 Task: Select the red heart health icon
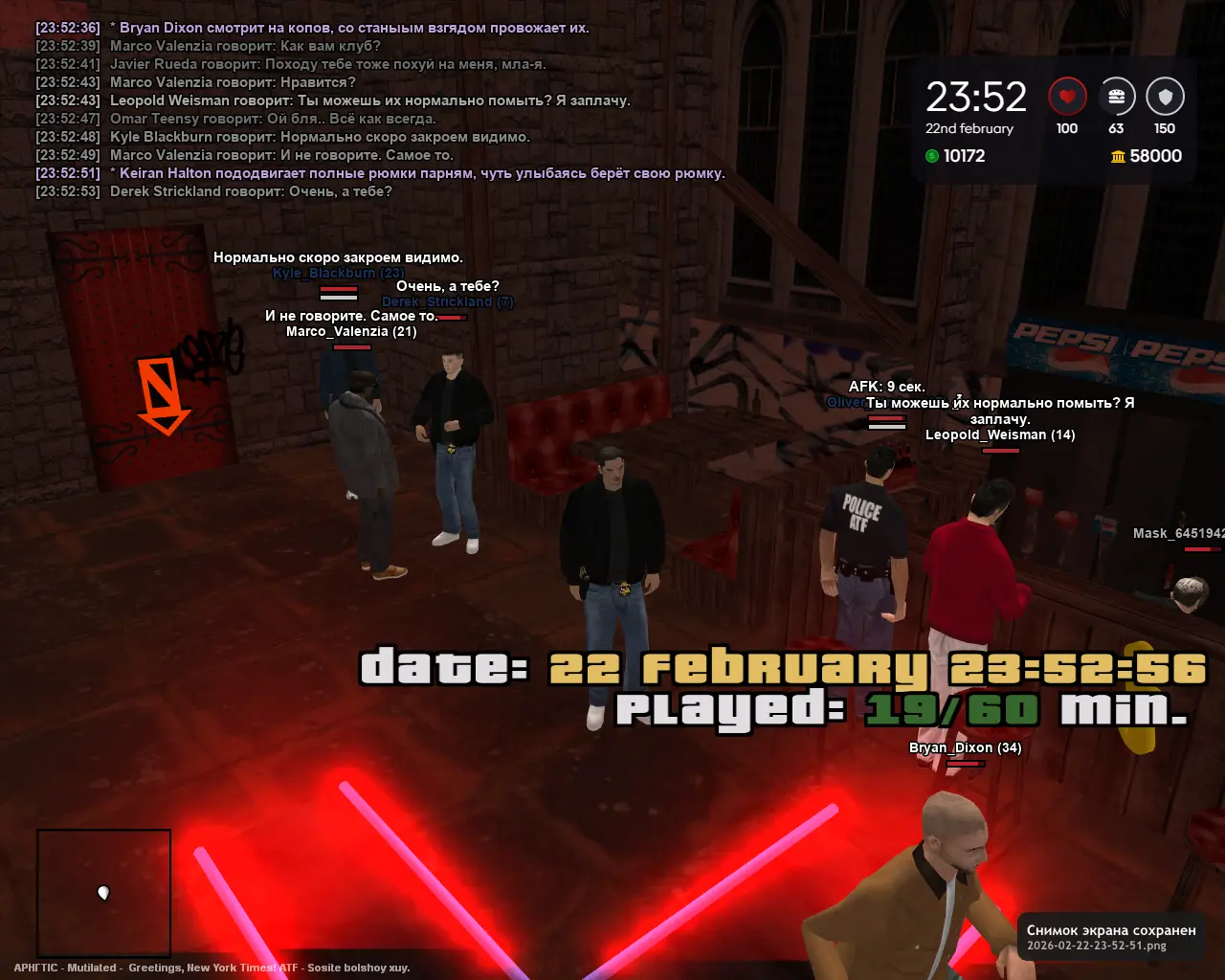(1067, 97)
